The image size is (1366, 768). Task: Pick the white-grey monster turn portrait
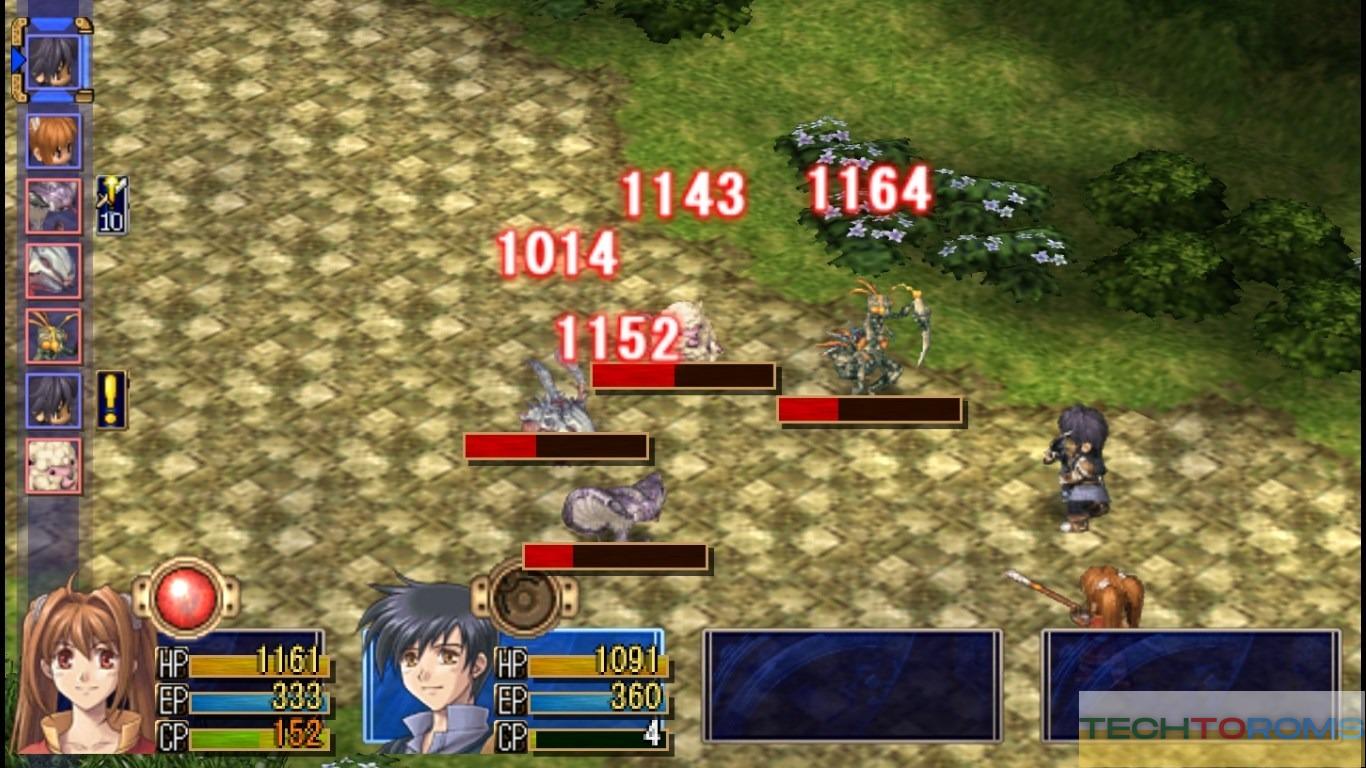(53, 271)
